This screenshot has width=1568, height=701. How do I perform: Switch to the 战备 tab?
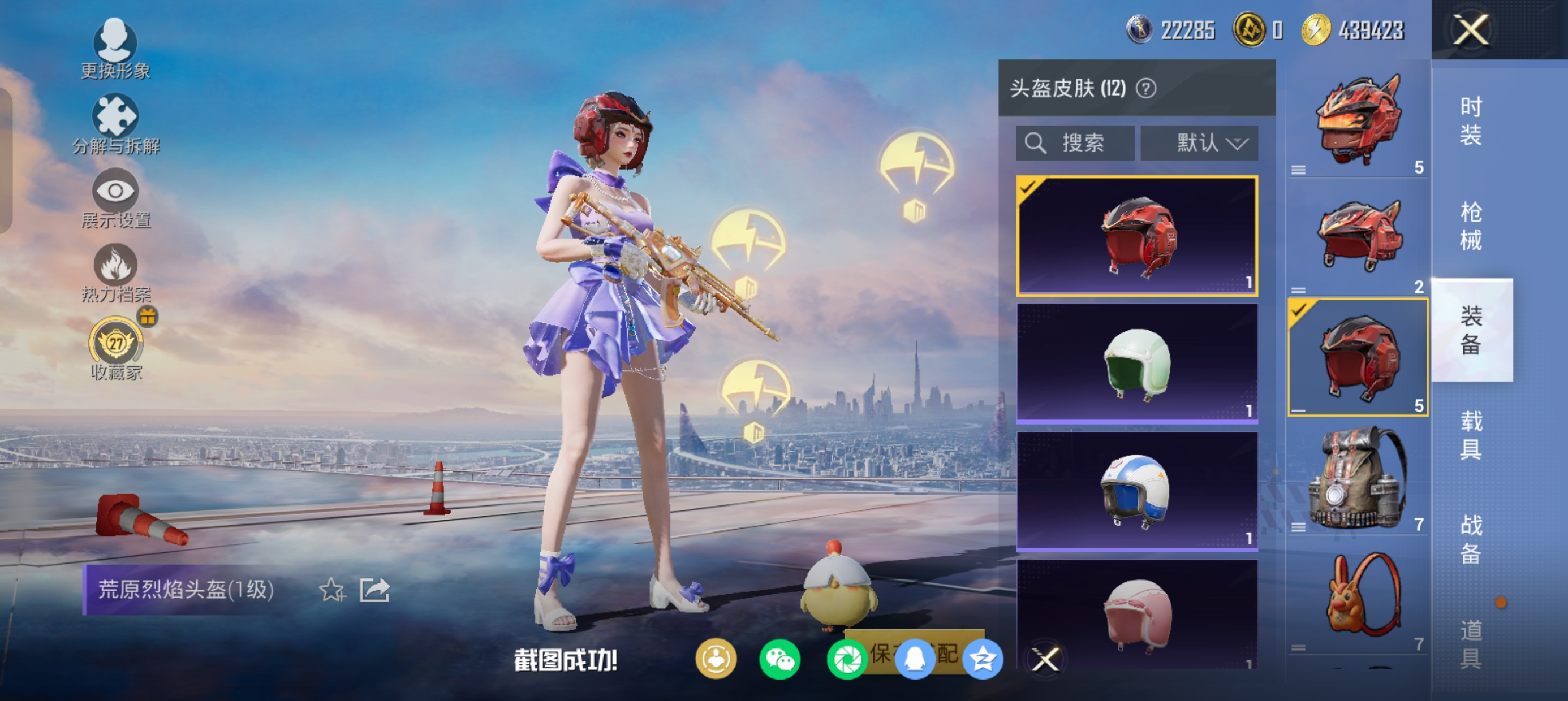tap(1471, 539)
